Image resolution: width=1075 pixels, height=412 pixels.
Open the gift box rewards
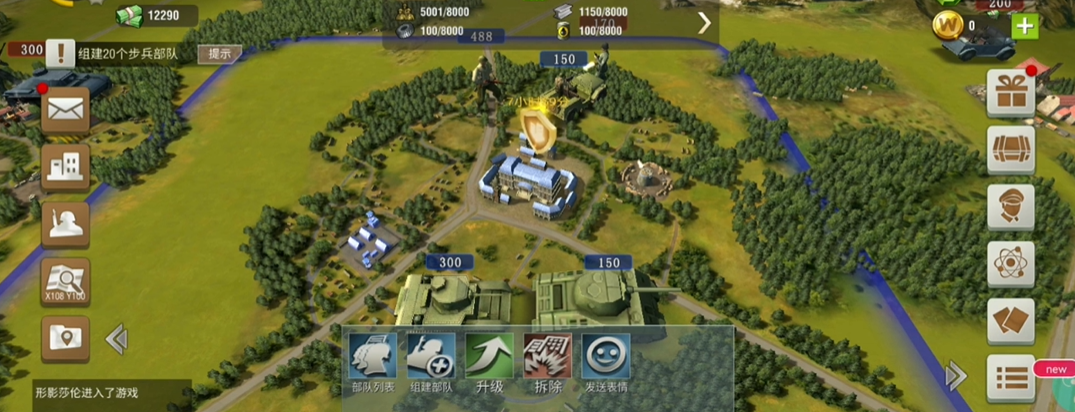point(1010,93)
